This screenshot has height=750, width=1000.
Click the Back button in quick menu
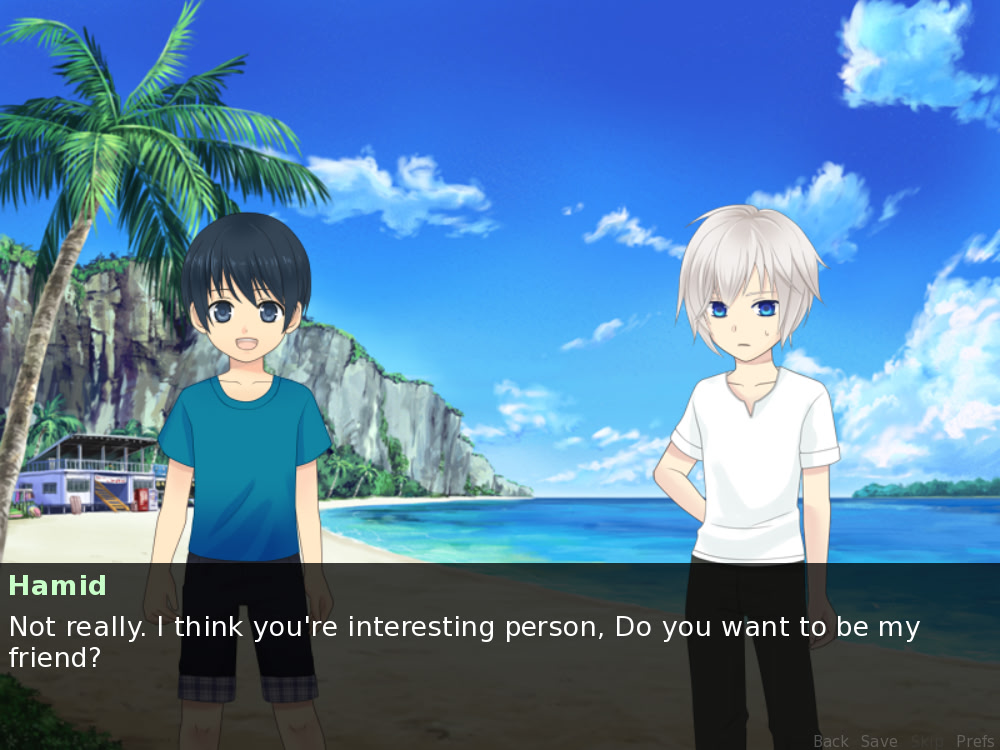coord(830,741)
